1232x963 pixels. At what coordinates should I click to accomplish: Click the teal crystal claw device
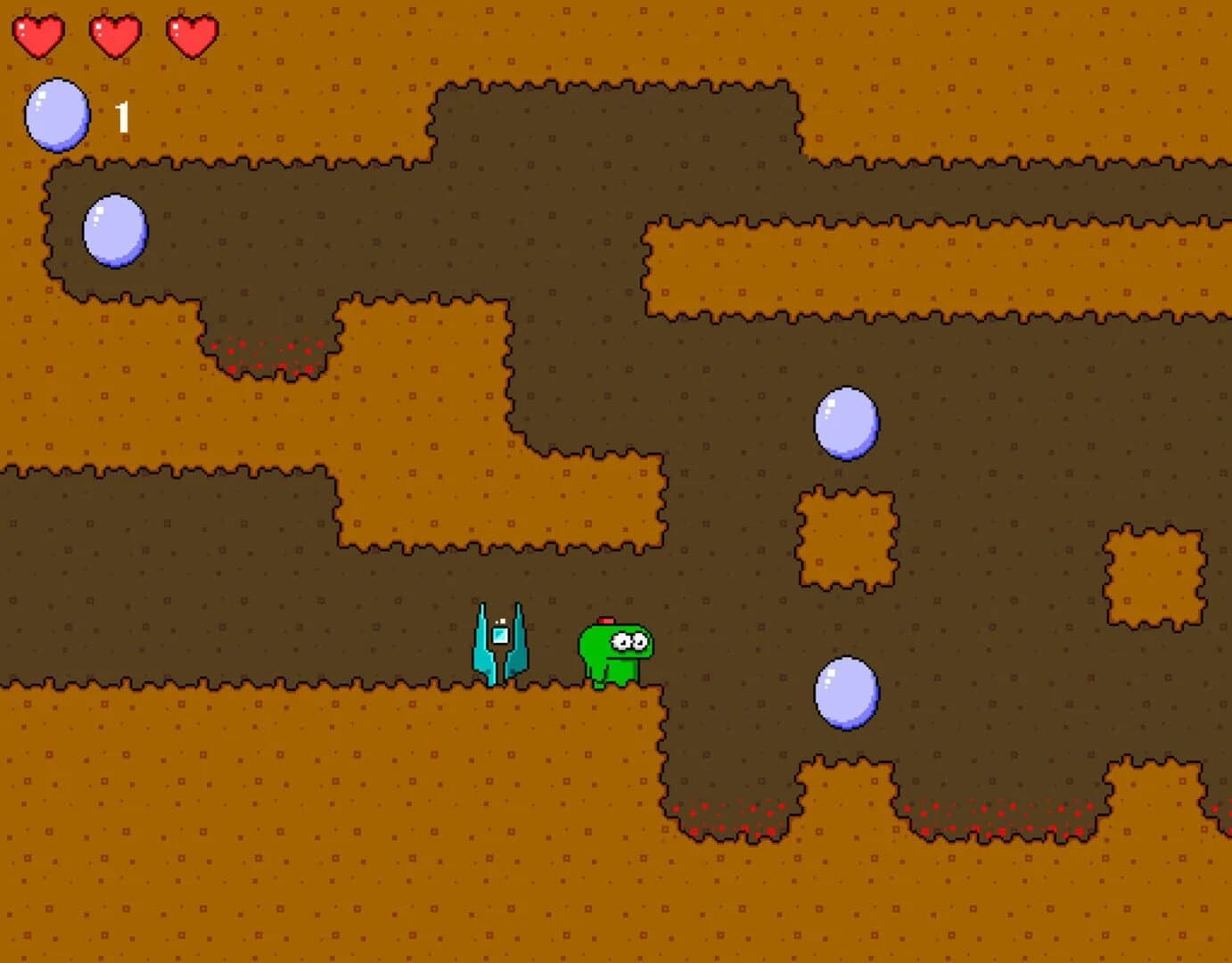pyautogui.click(x=501, y=644)
